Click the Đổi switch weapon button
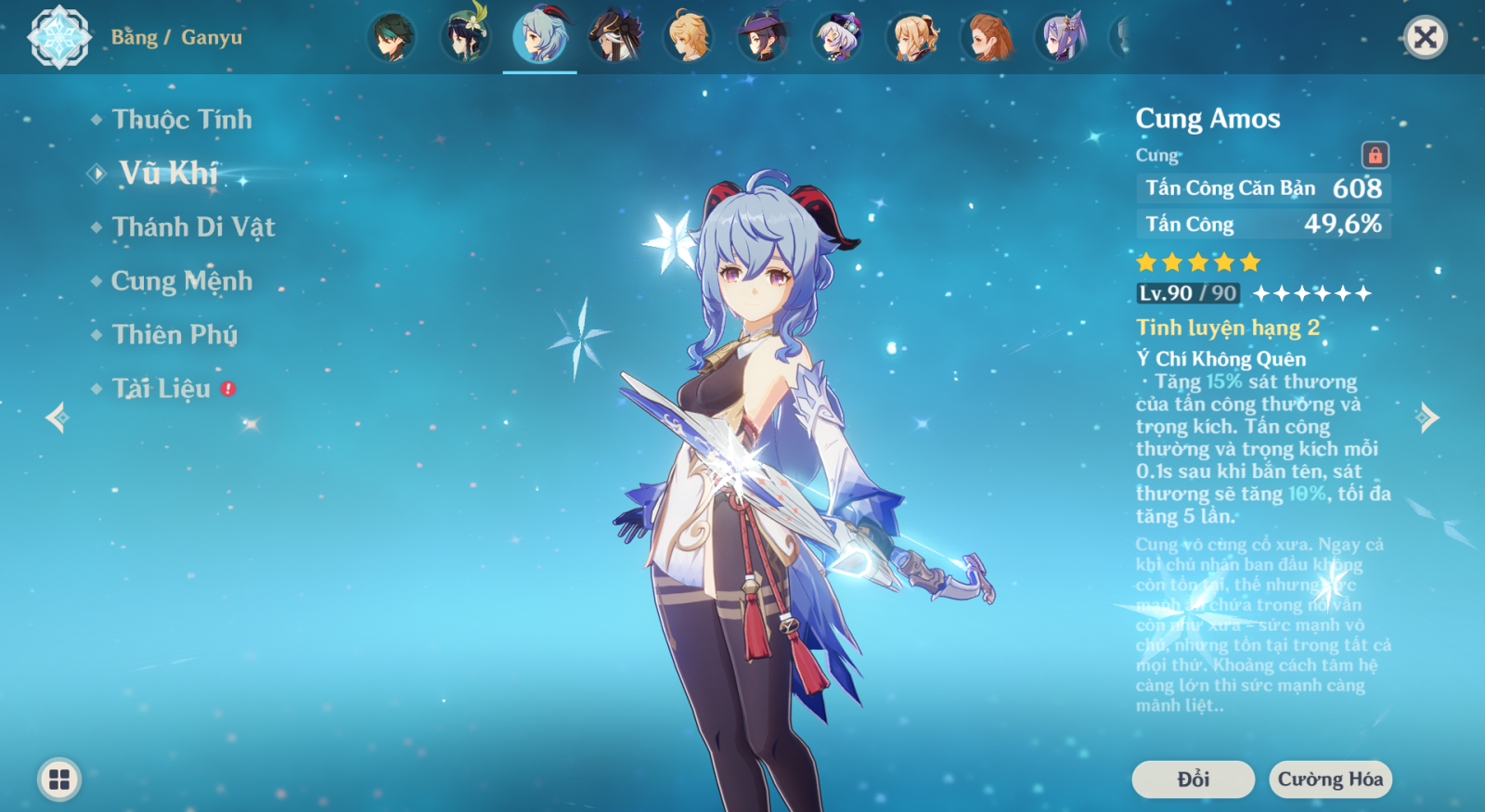Viewport: 1485px width, 812px height. (1193, 780)
